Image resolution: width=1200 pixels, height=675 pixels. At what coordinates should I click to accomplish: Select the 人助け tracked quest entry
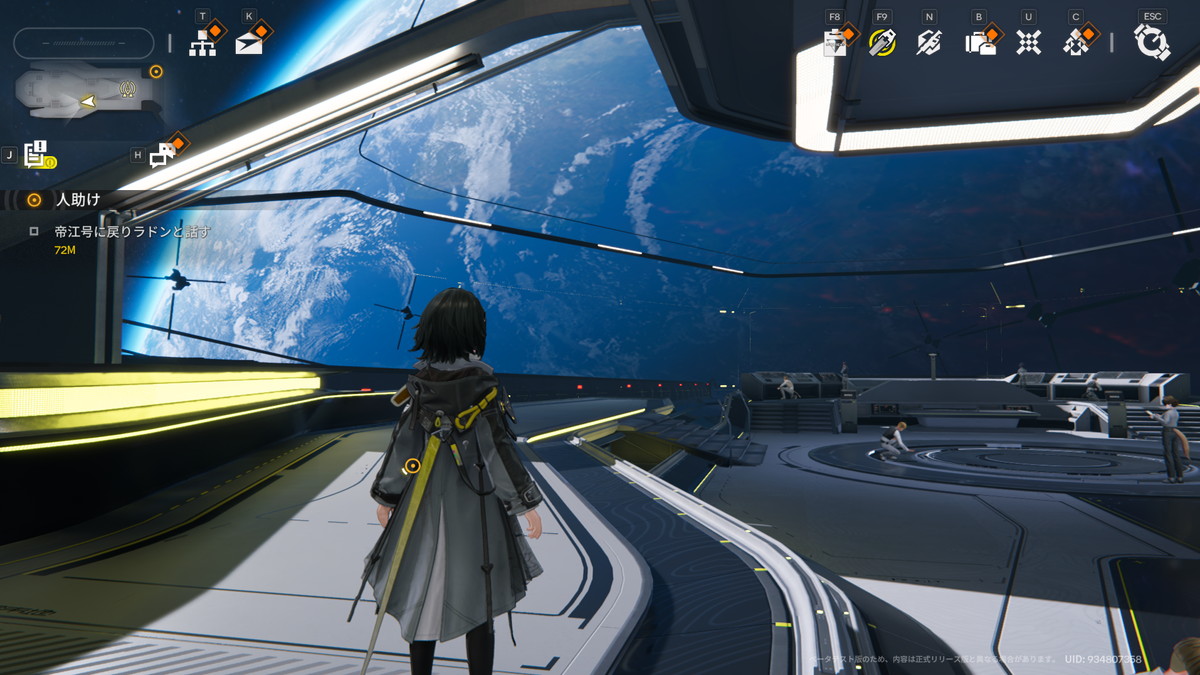click(78, 200)
